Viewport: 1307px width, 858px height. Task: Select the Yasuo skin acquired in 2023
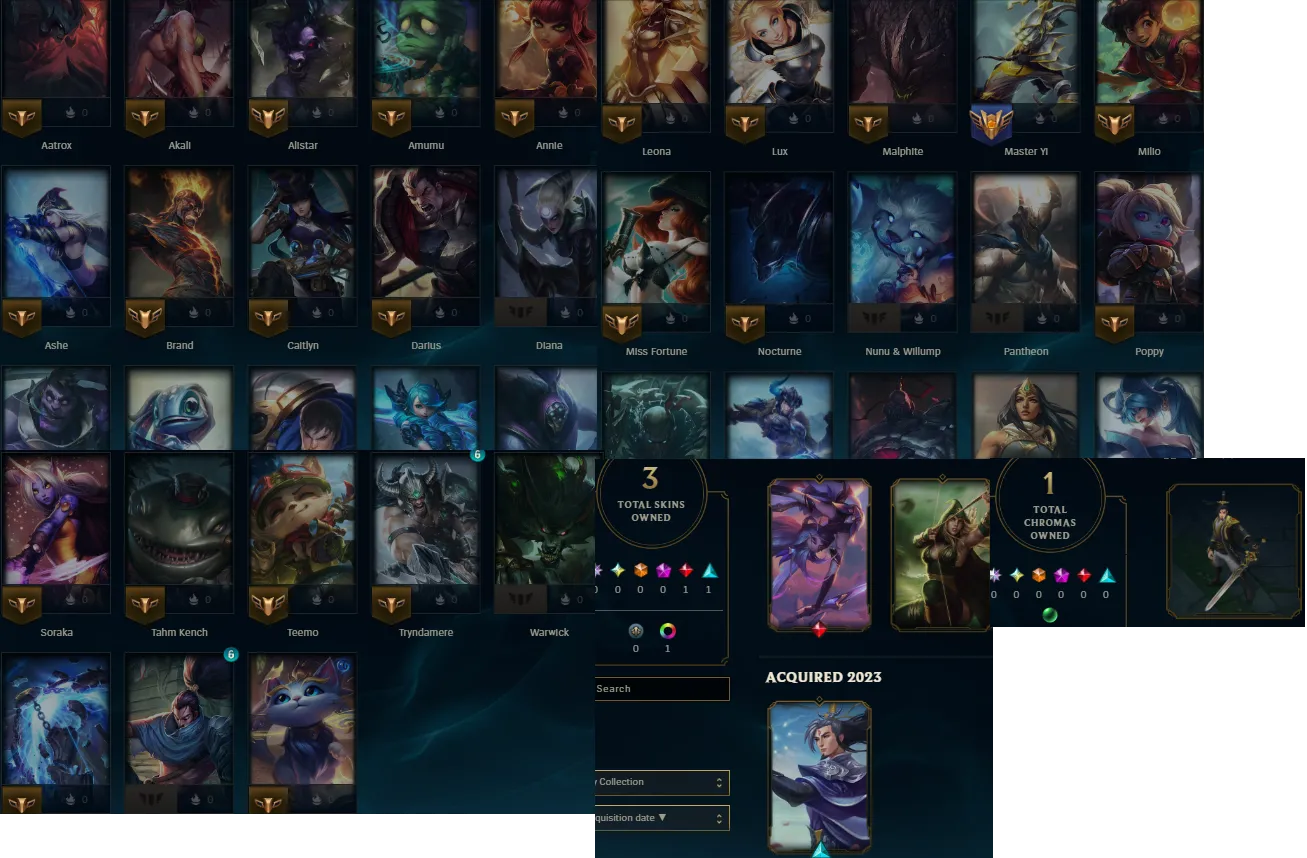point(819,777)
